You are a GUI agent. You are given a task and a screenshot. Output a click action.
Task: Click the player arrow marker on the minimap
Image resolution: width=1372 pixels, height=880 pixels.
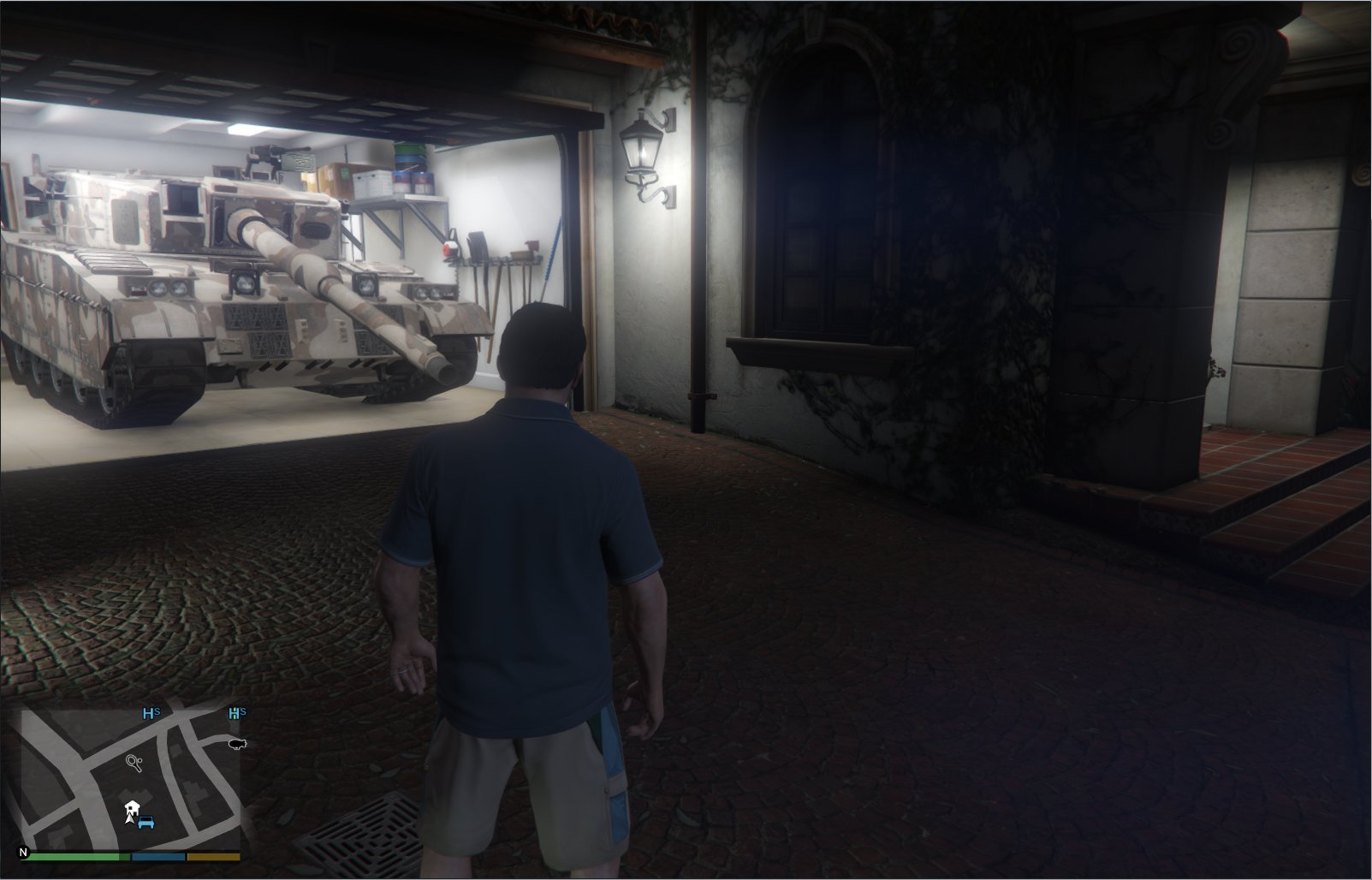pos(129,819)
